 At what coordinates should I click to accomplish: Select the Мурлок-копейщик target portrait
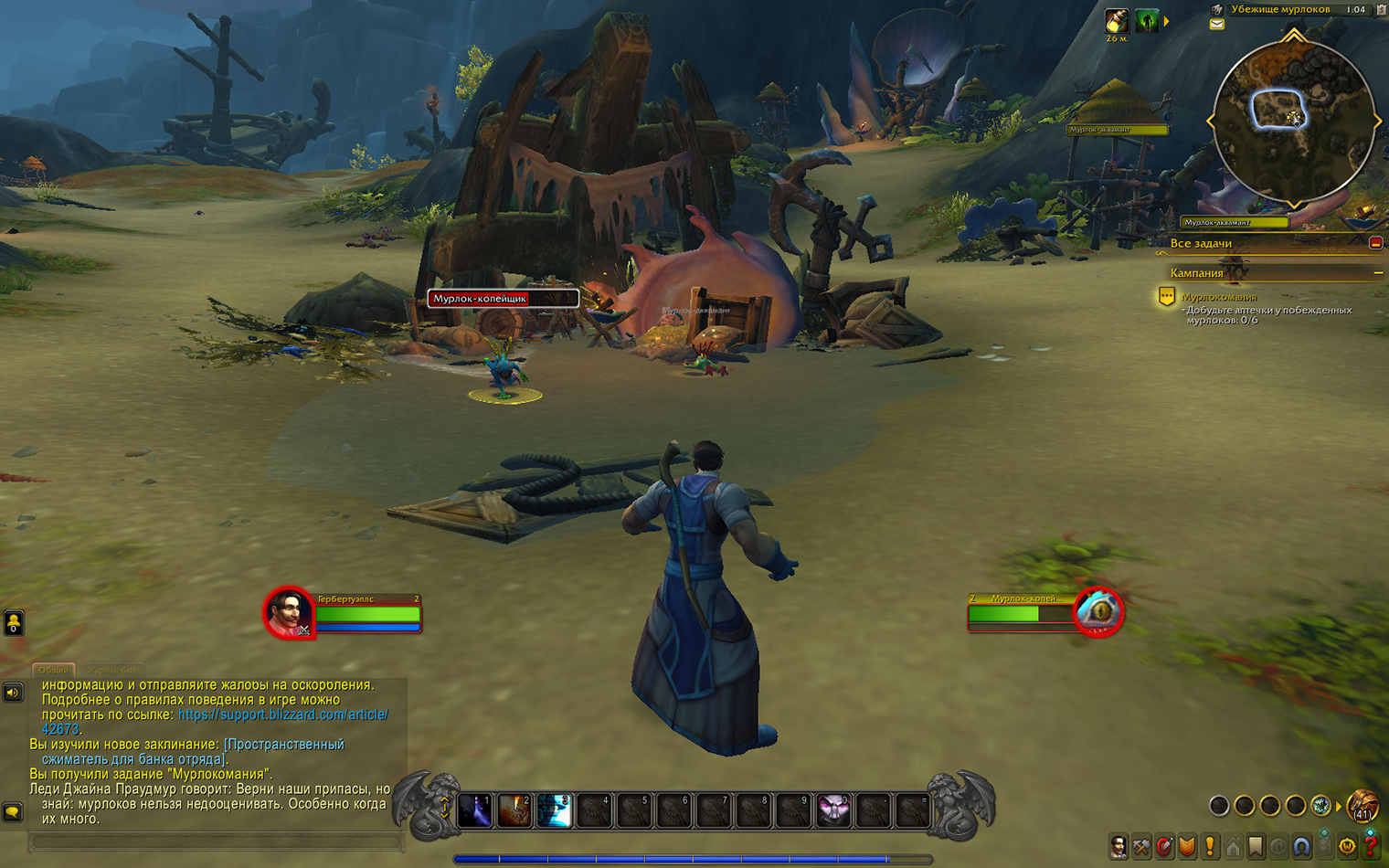click(1098, 612)
